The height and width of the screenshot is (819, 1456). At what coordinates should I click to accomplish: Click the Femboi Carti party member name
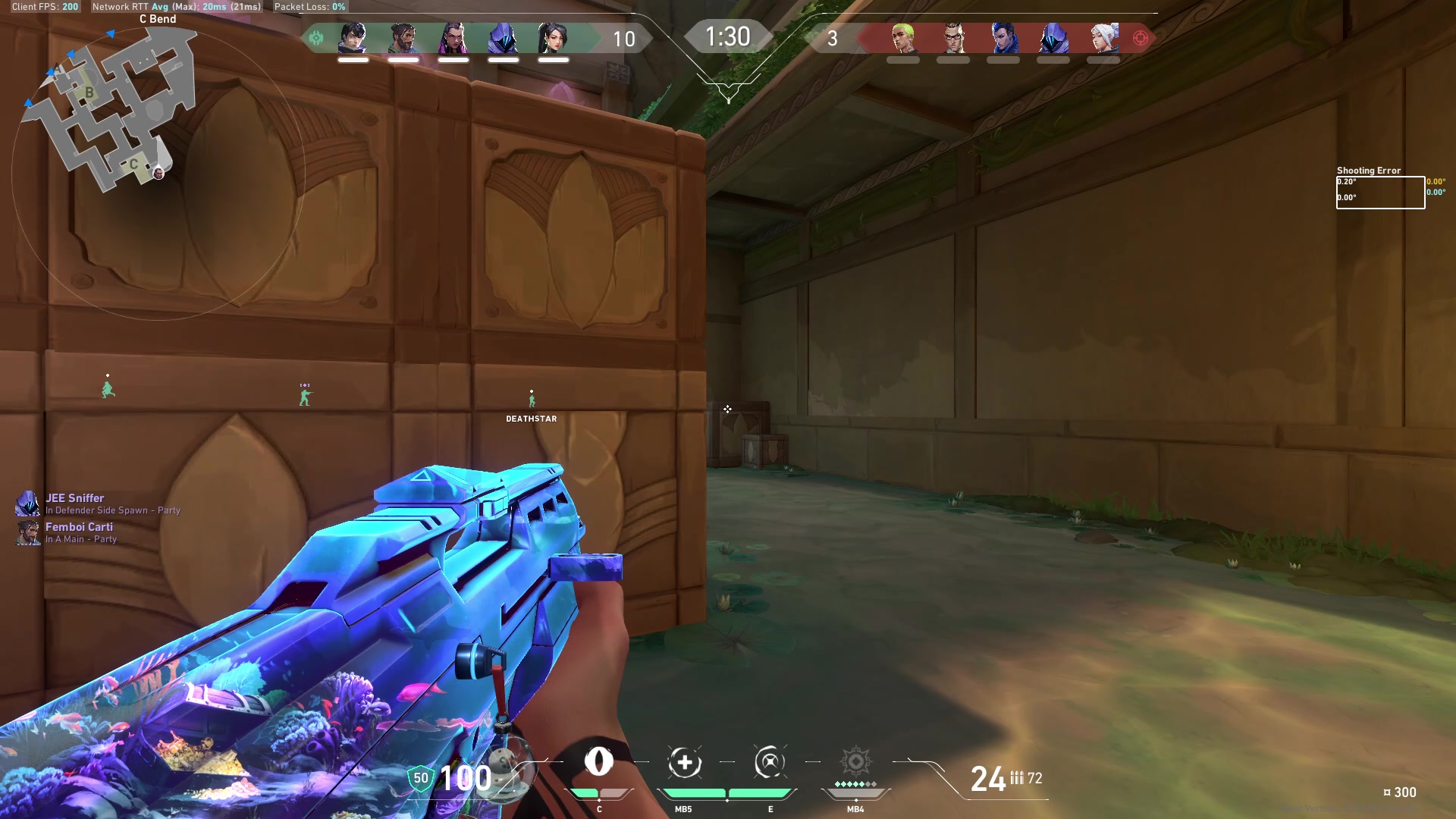[80, 527]
